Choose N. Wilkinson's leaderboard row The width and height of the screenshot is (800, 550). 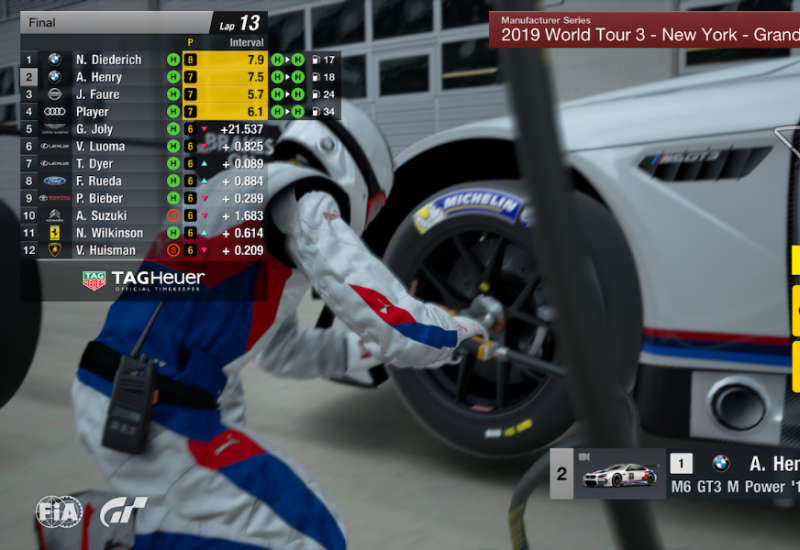tap(109, 233)
